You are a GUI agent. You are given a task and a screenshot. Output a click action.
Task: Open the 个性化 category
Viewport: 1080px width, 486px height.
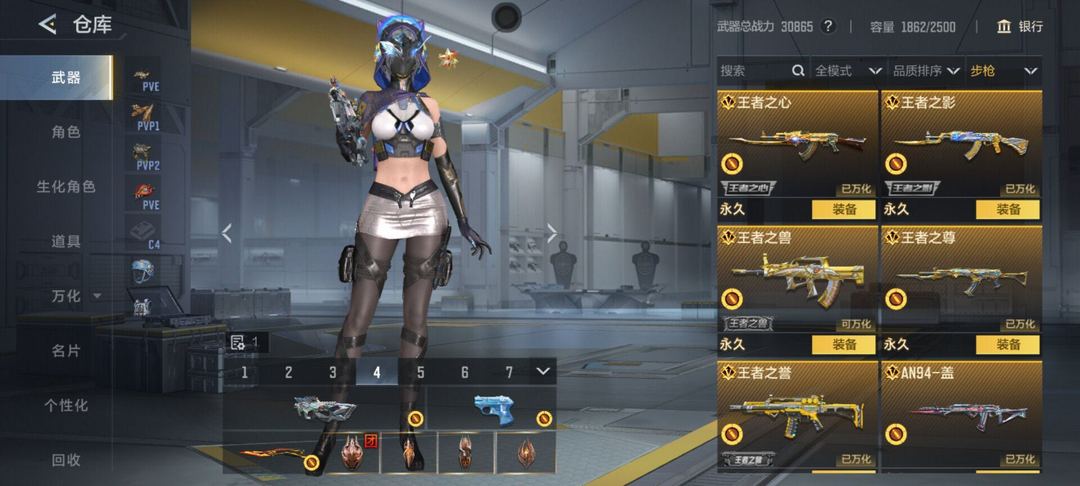[x=66, y=405]
